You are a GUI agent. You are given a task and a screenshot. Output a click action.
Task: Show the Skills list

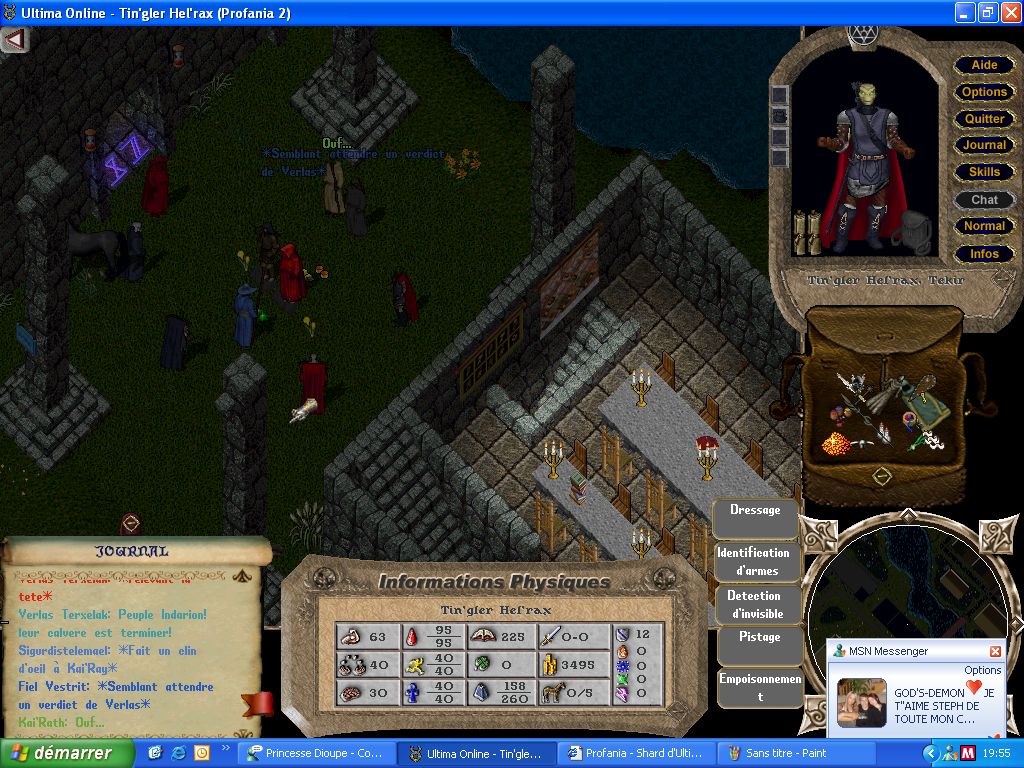click(x=984, y=172)
